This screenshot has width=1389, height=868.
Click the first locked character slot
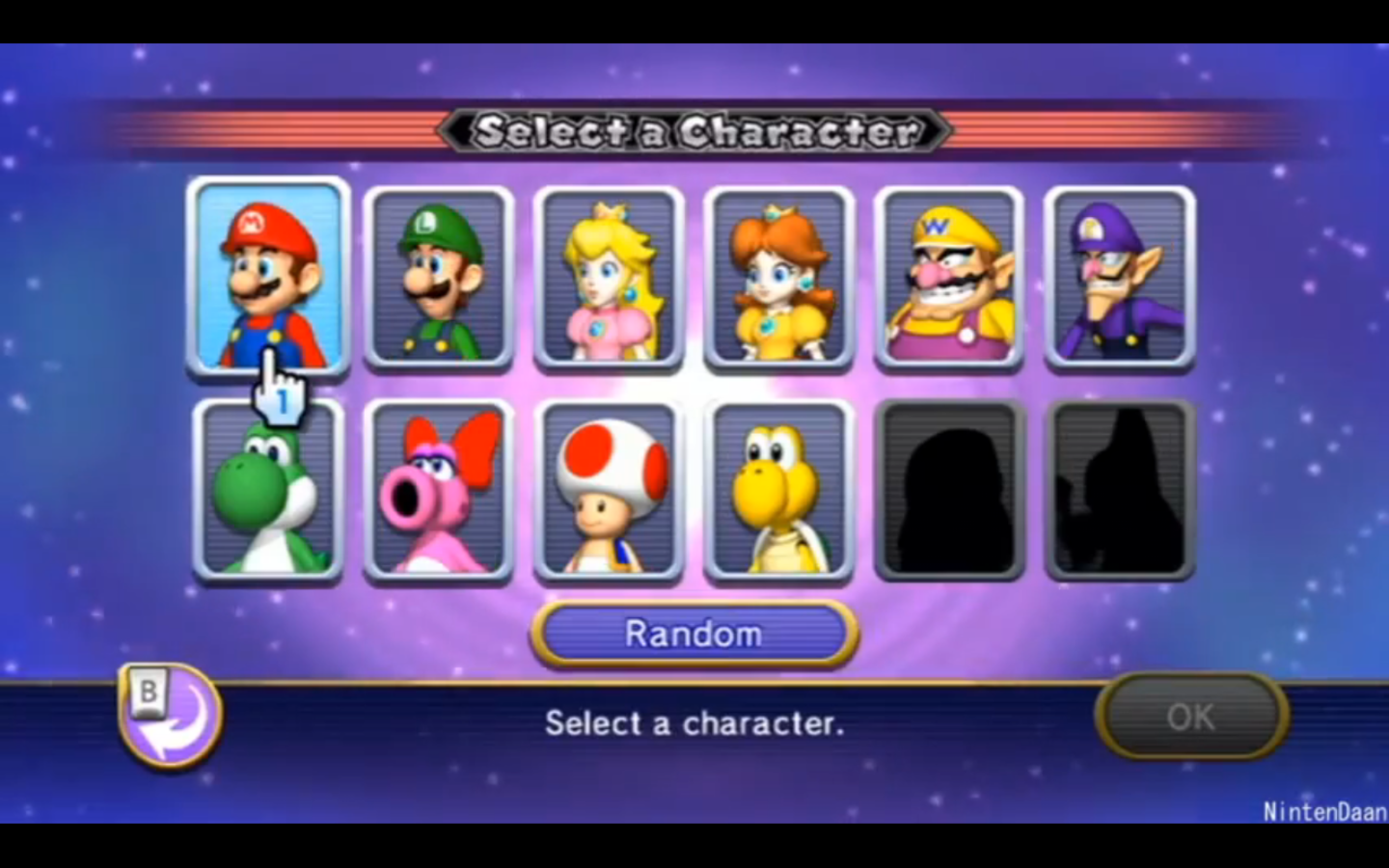[949, 490]
